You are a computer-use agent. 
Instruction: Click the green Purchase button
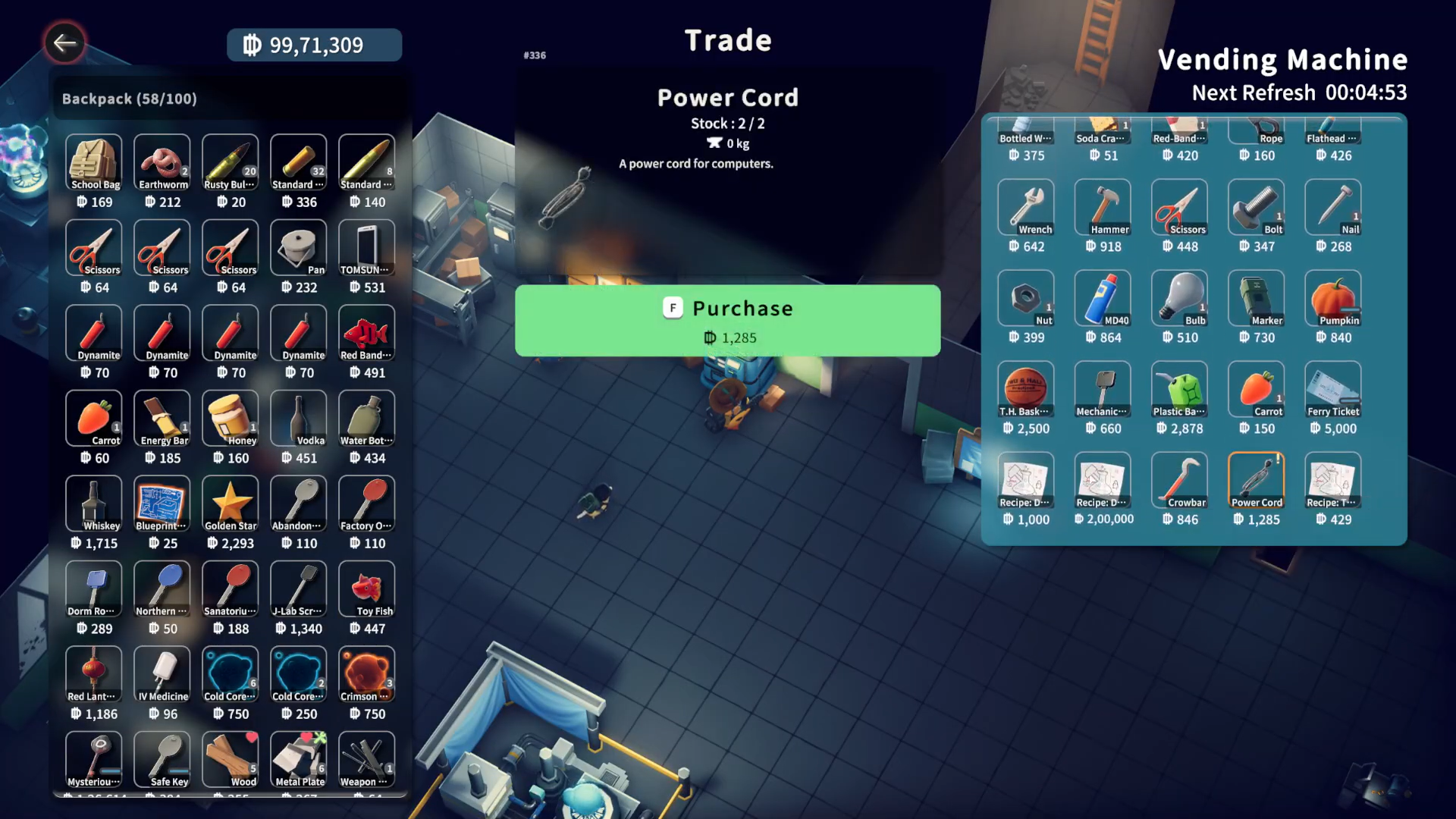pos(727,320)
